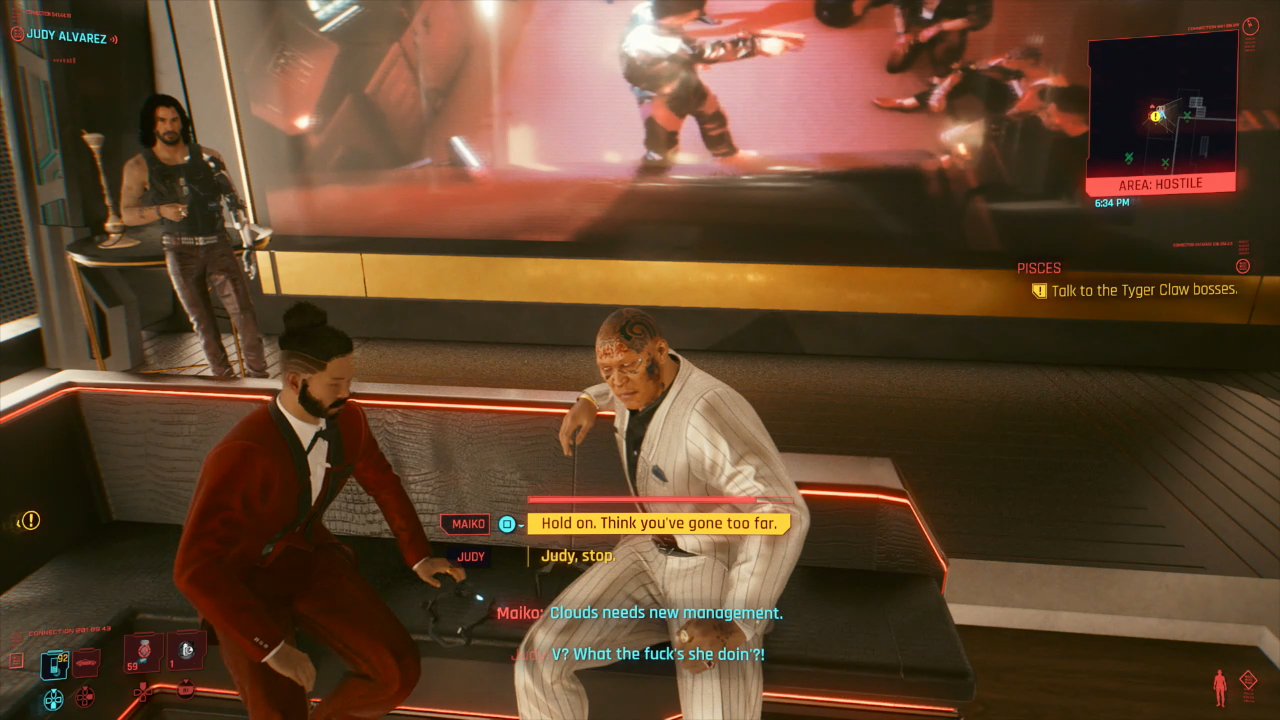This screenshot has height=720, width=1280.
Task: Select the Judy Alvarez caller name
Action: coord(67,37)
